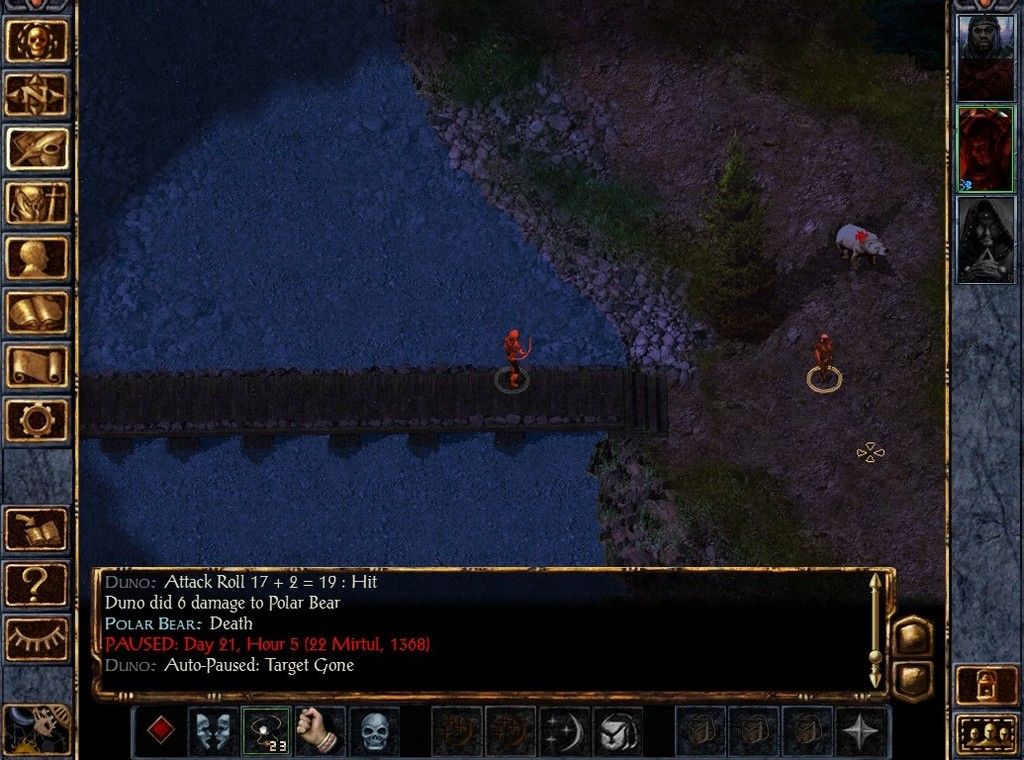Select the red-tinted party portrait

(x=985, y=148)
